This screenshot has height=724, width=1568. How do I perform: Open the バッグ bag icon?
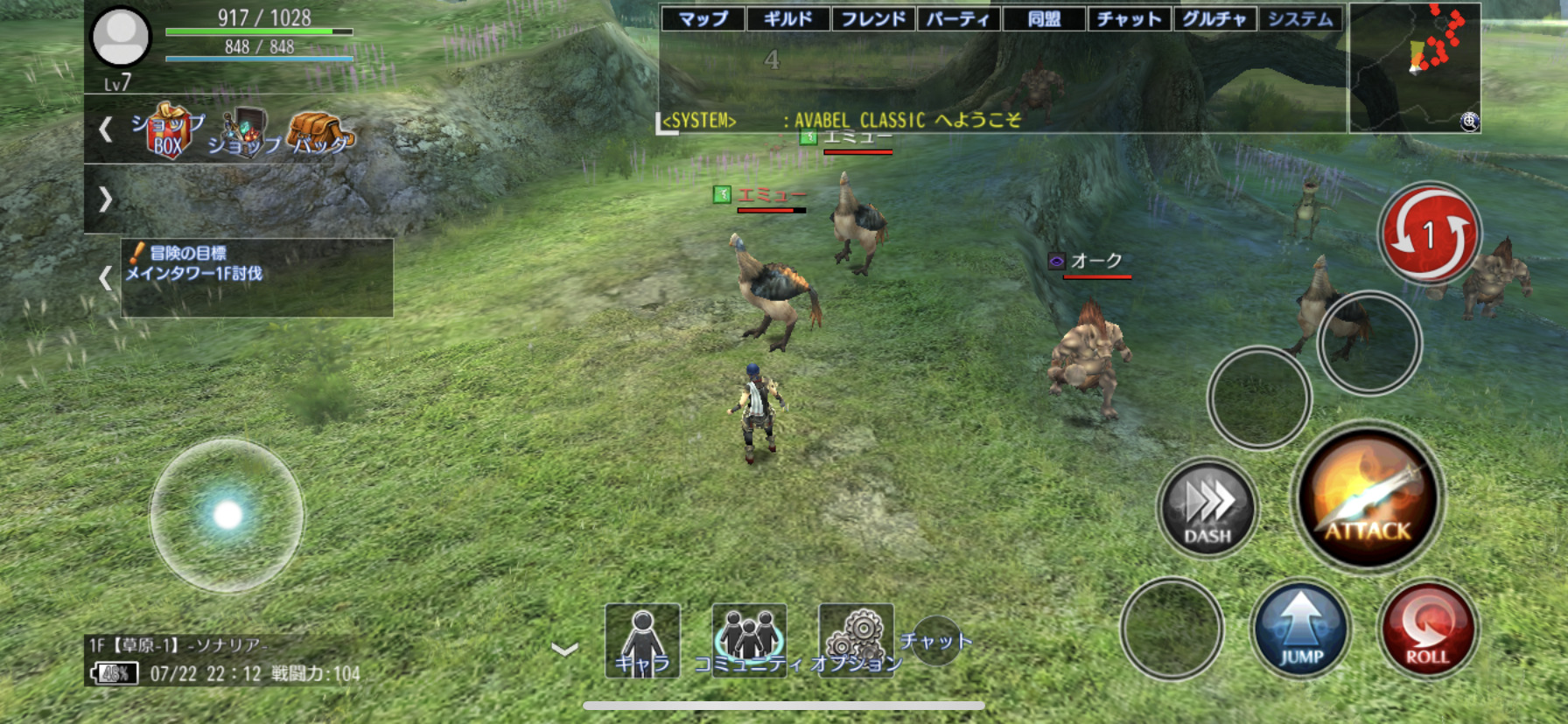[321, 134]
